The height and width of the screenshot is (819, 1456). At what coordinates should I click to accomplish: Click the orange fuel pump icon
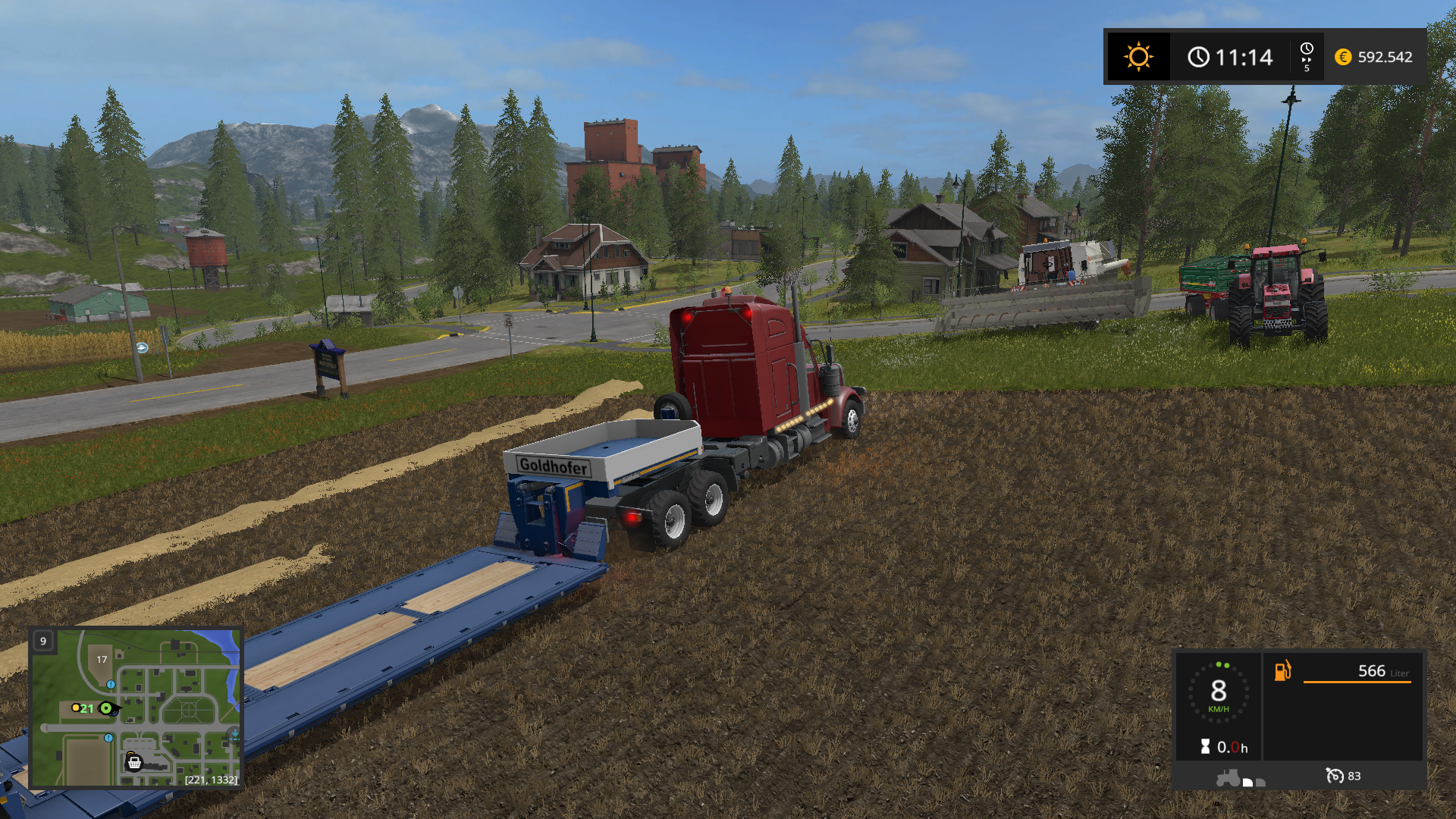[x=1282, y=670]
